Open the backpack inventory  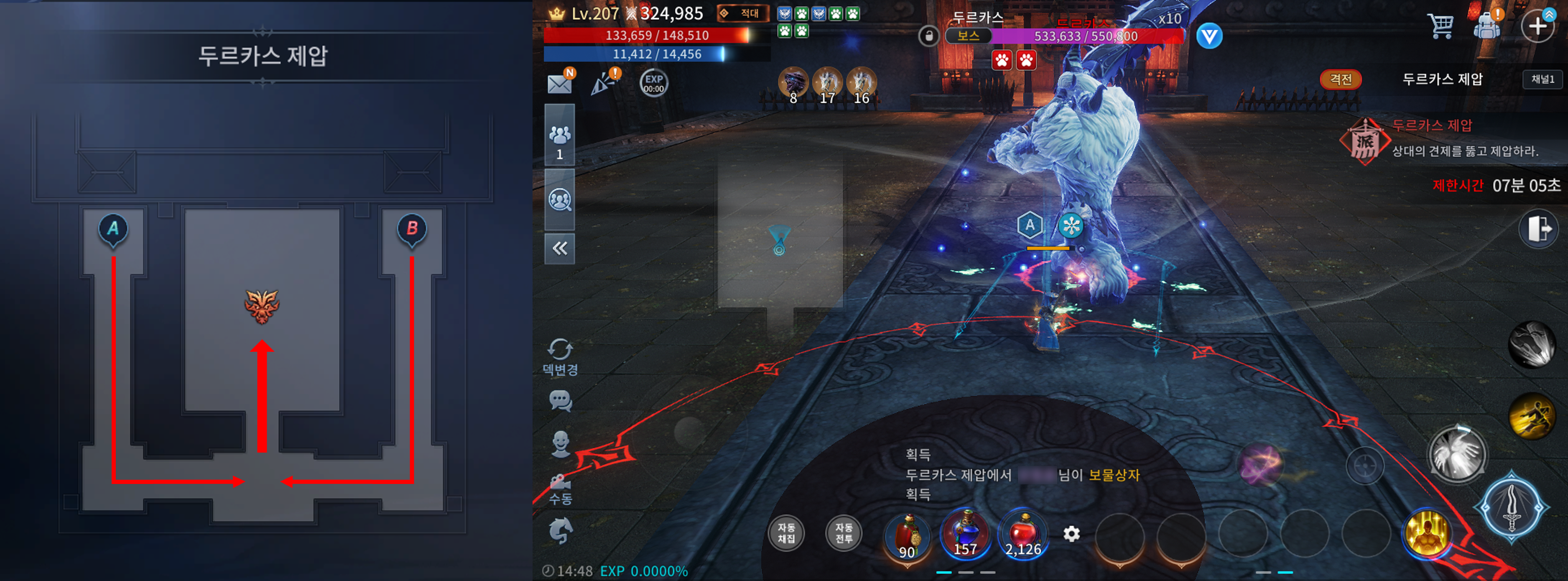(x=1486, y=26)
